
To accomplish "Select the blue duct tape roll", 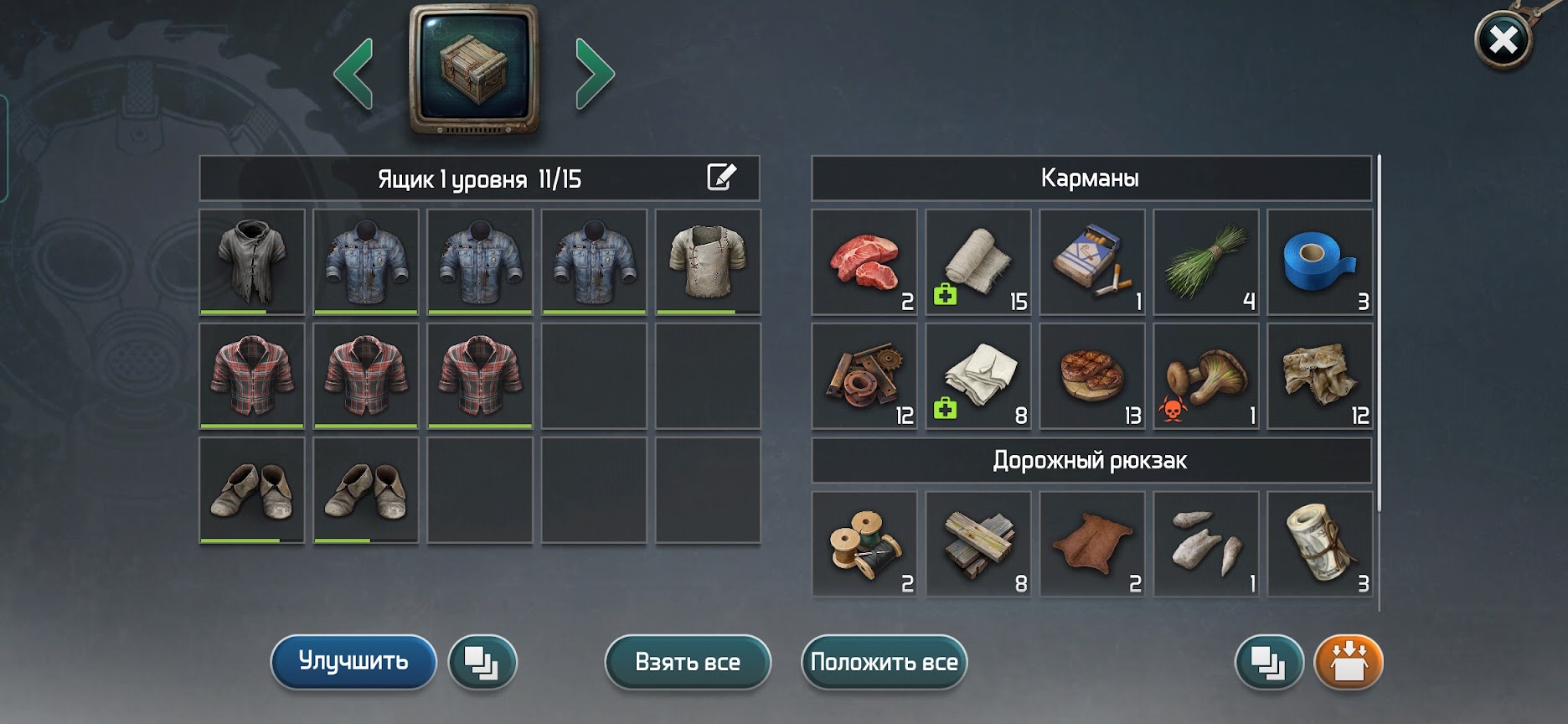I will tap(1320, 262).
